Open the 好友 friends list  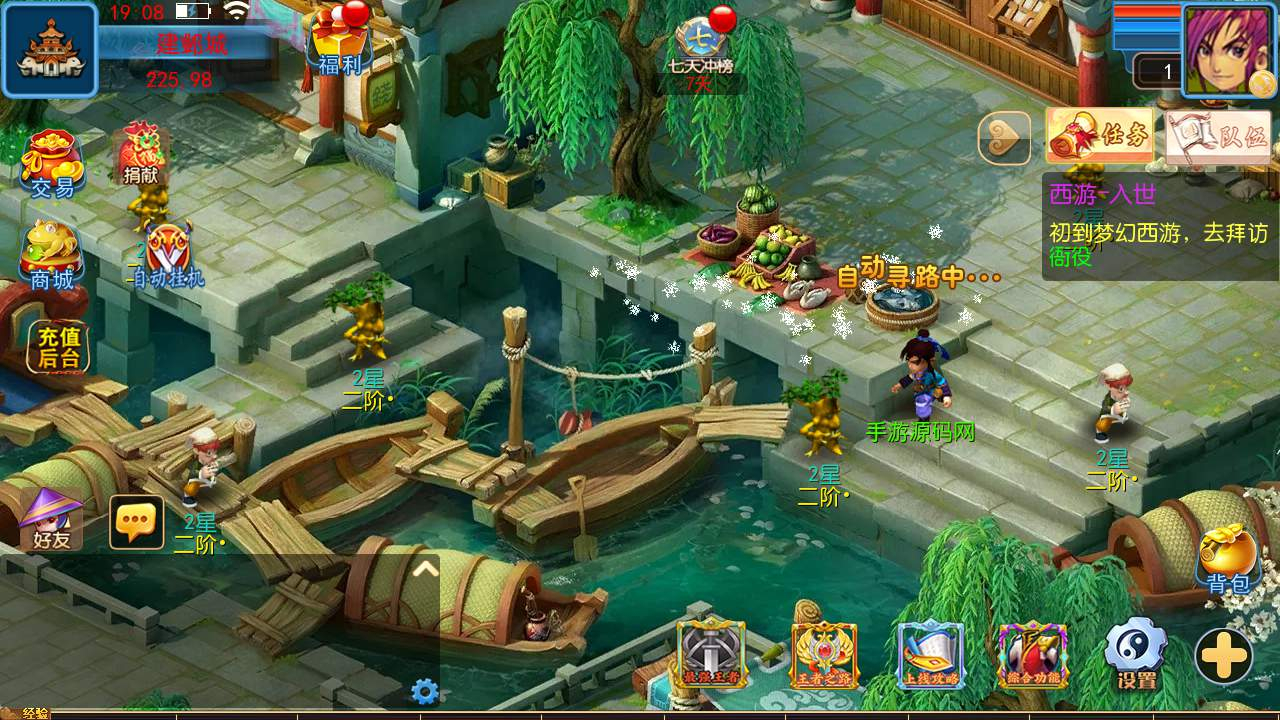click(x=51, y=519)
